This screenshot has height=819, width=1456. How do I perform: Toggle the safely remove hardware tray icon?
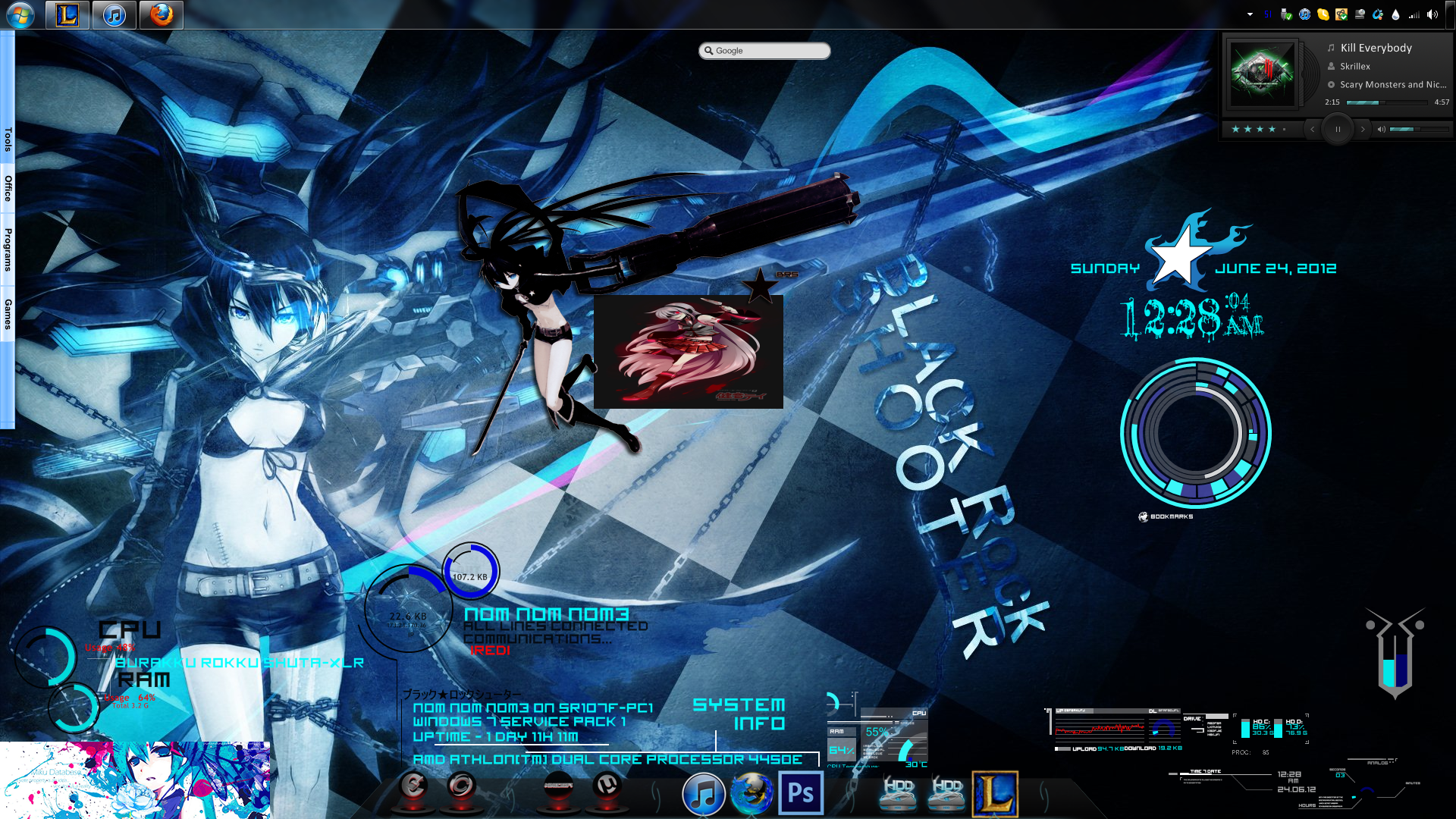tap(1285, 14)
